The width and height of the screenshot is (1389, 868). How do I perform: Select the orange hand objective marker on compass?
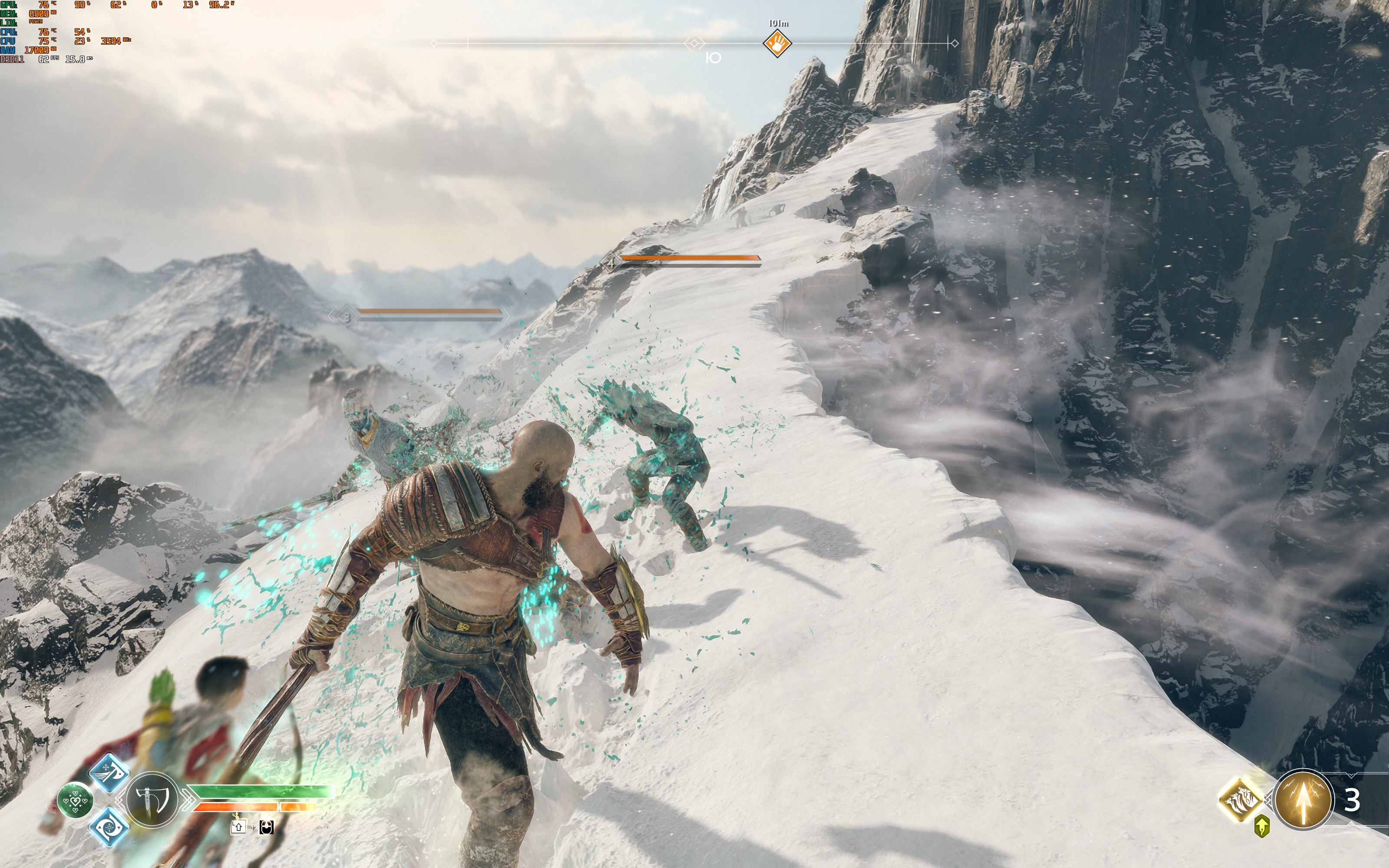click(x=777, y=43)
